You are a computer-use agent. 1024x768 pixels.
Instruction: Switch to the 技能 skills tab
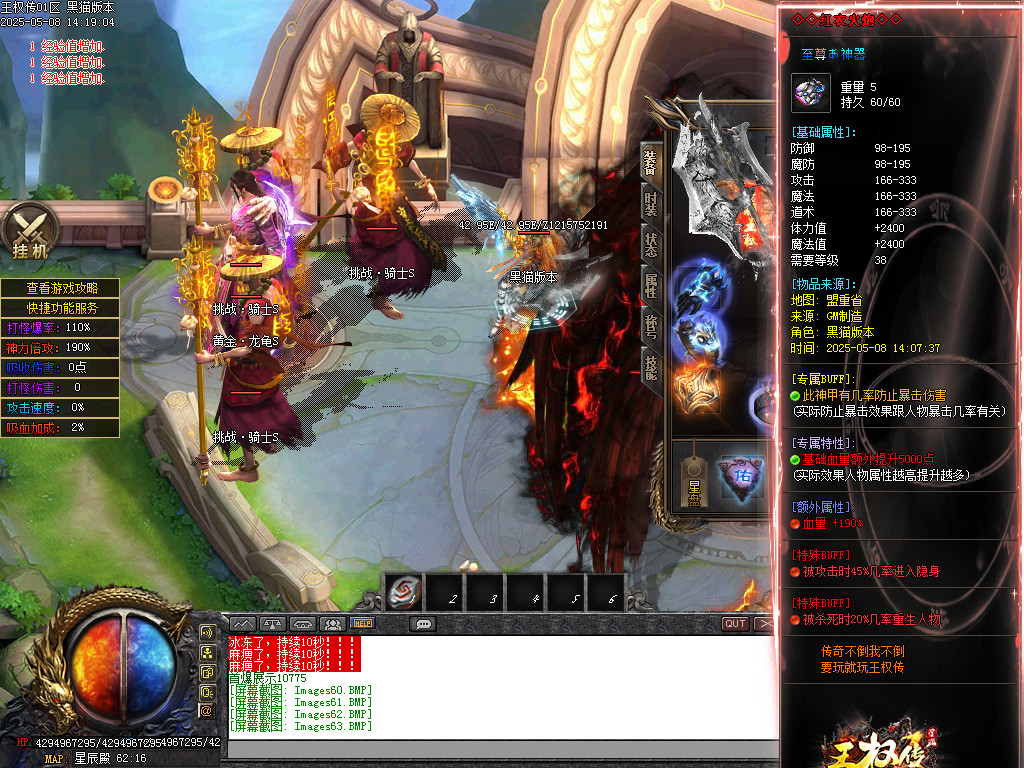point(650,367)
